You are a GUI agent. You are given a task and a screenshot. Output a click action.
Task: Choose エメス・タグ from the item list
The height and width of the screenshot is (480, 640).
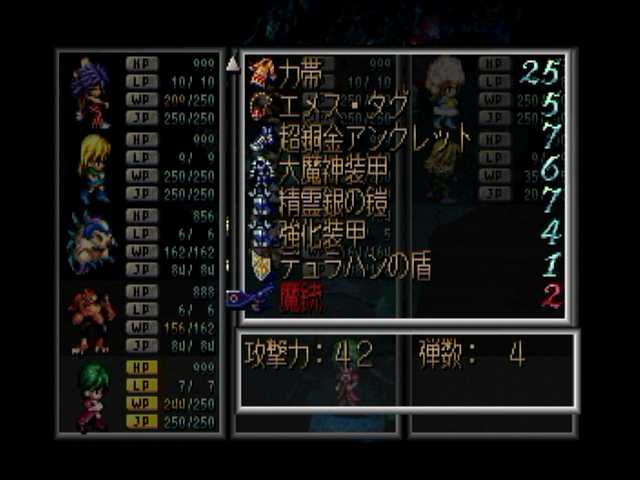coord(330,105)
